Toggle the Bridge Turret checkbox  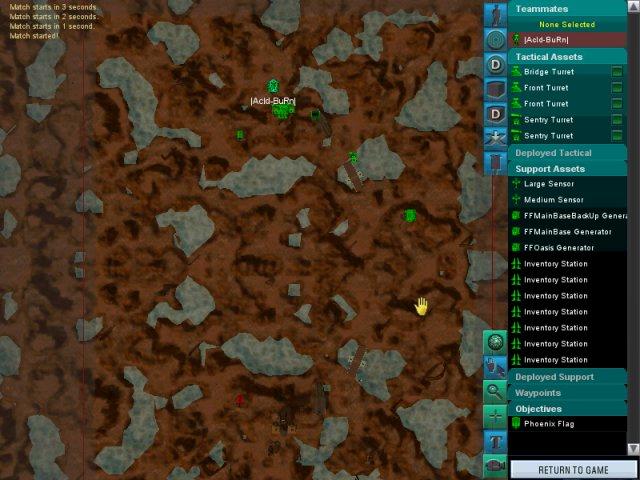[x=617, y=72]
